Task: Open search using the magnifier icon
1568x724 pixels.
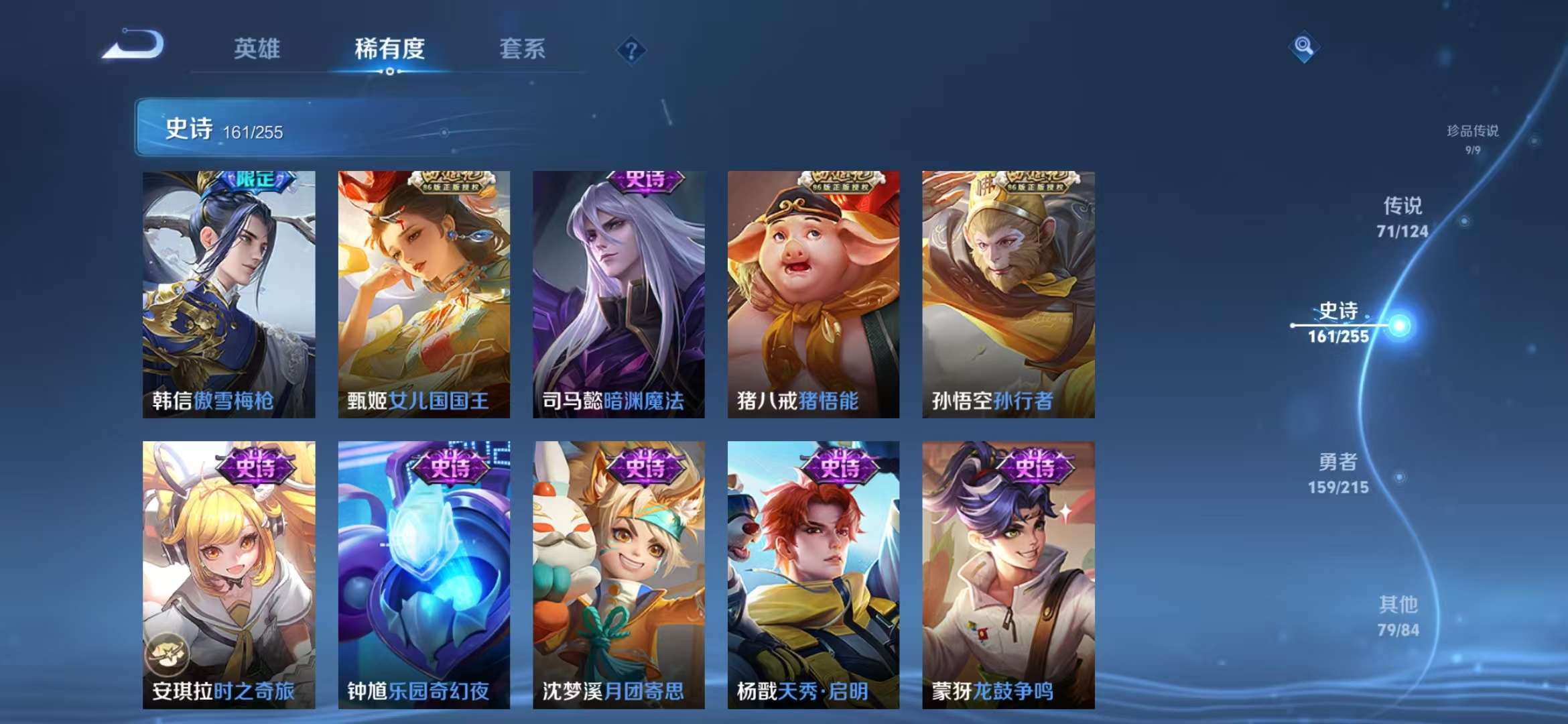Action: tap(1303, 45)
